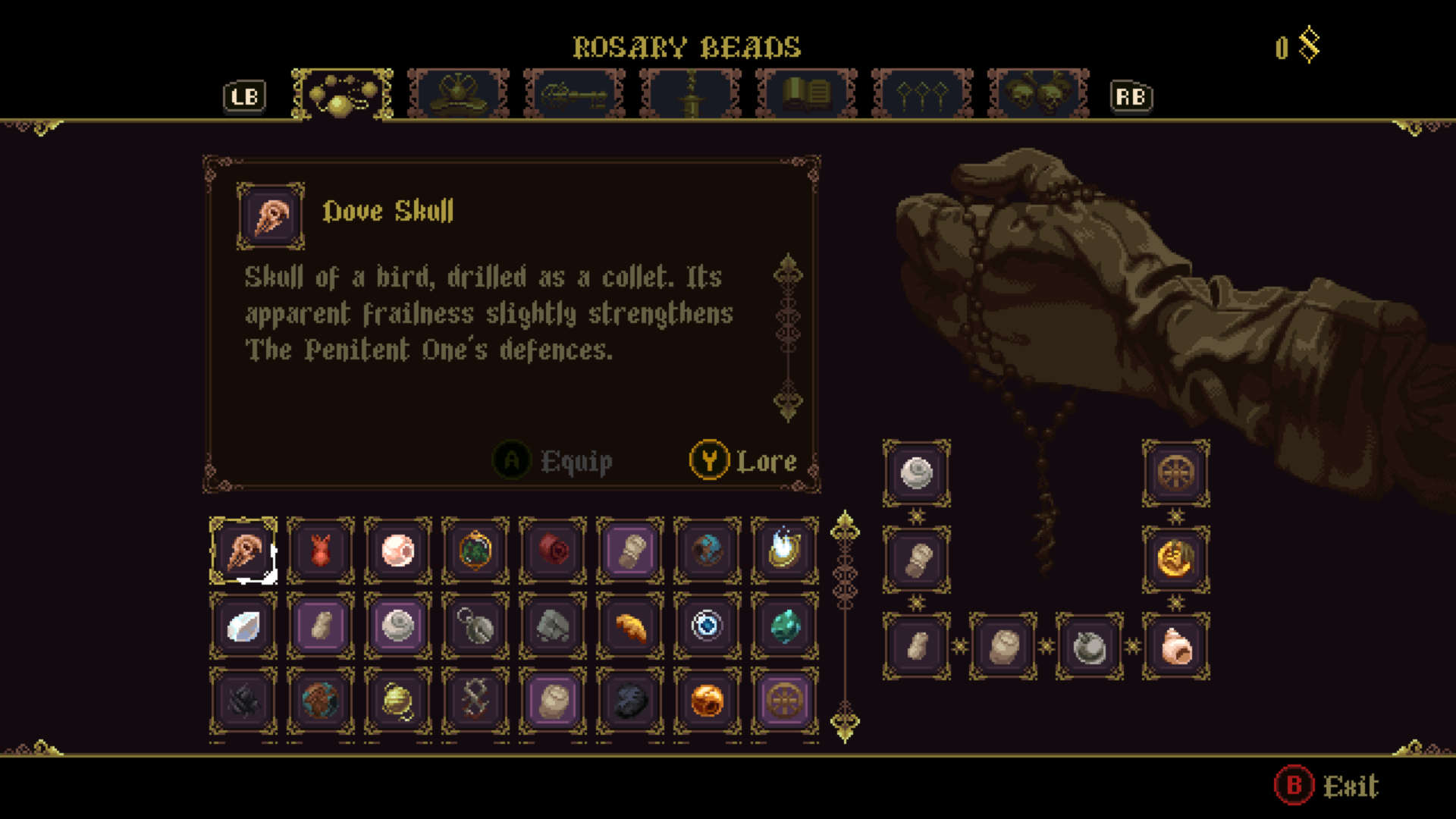Select the equipped pink shell bead
1456x819 pixels.
pyautogui.click(x=1176, y=647)
